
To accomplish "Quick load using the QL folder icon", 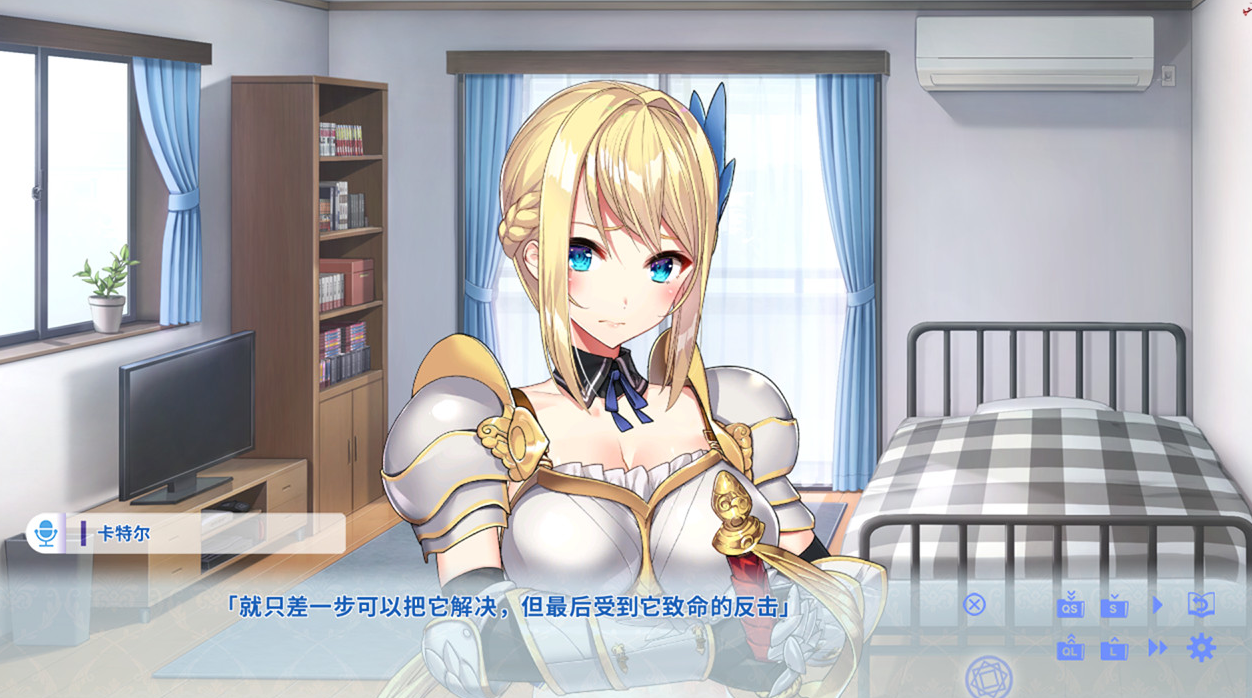I will tap(1070, 648).
